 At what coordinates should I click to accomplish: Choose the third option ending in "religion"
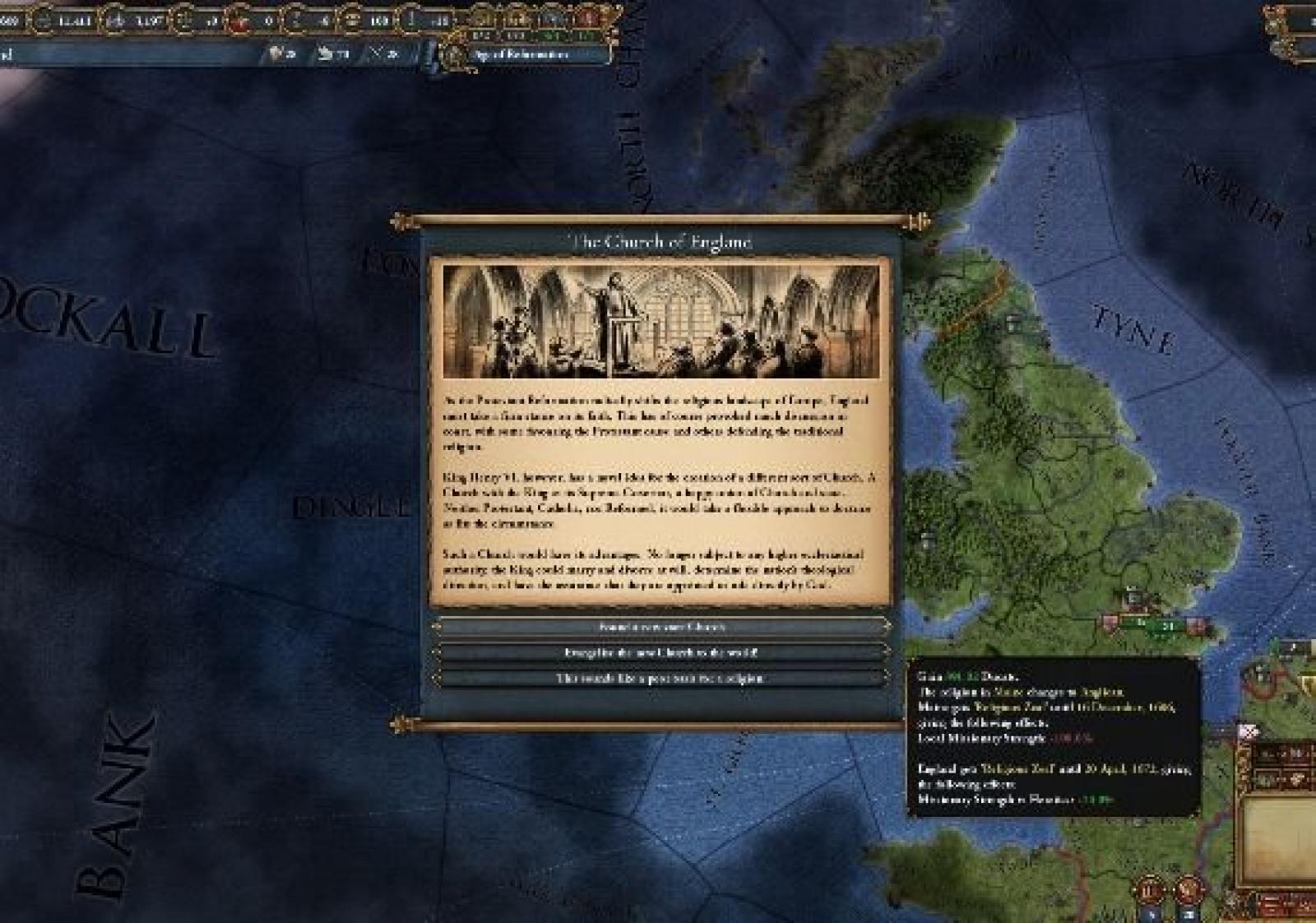click(661, 679)
